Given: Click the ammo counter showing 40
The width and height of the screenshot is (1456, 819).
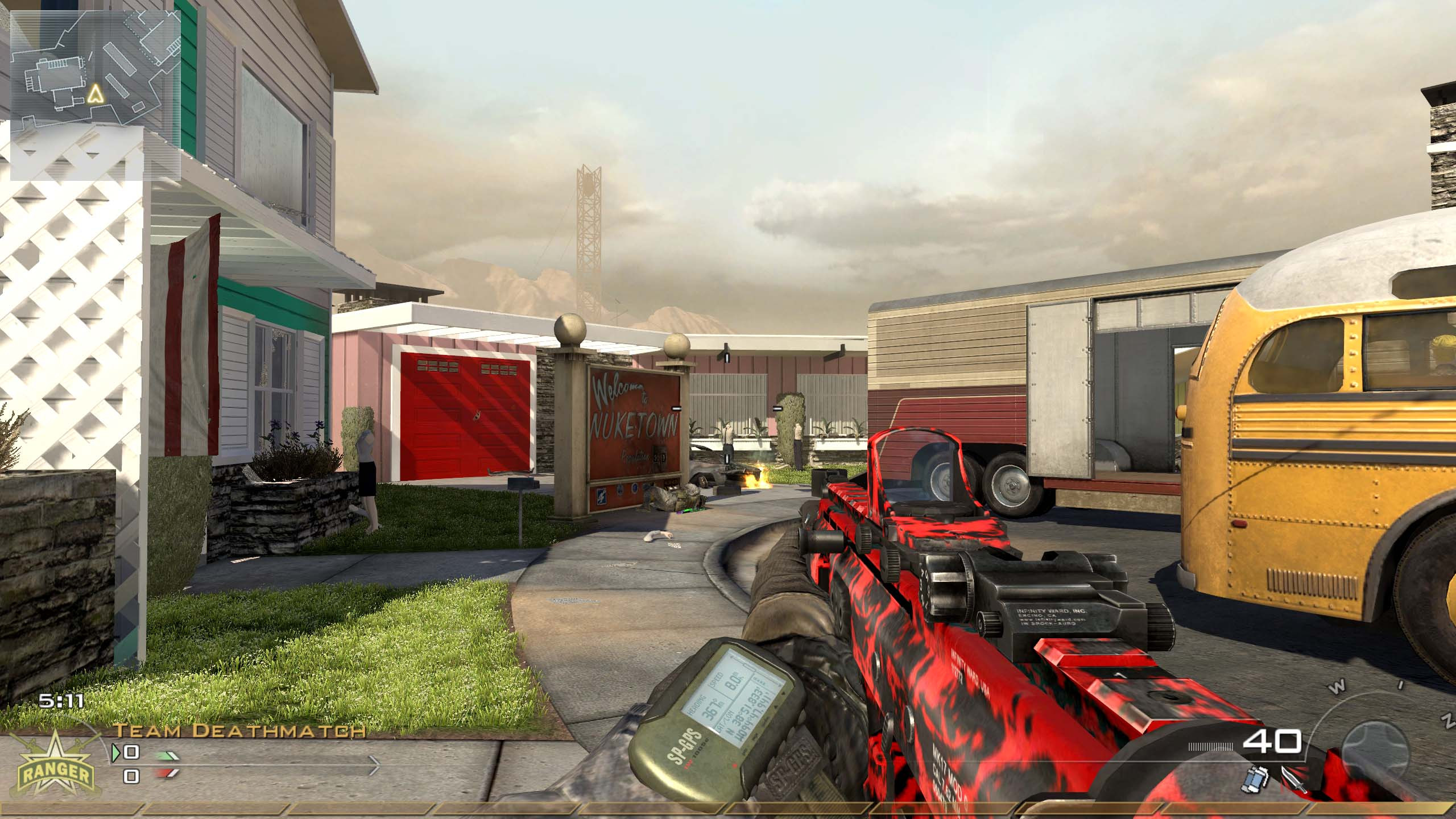Looking at the screenshot, I should [x=1272, y=742].
